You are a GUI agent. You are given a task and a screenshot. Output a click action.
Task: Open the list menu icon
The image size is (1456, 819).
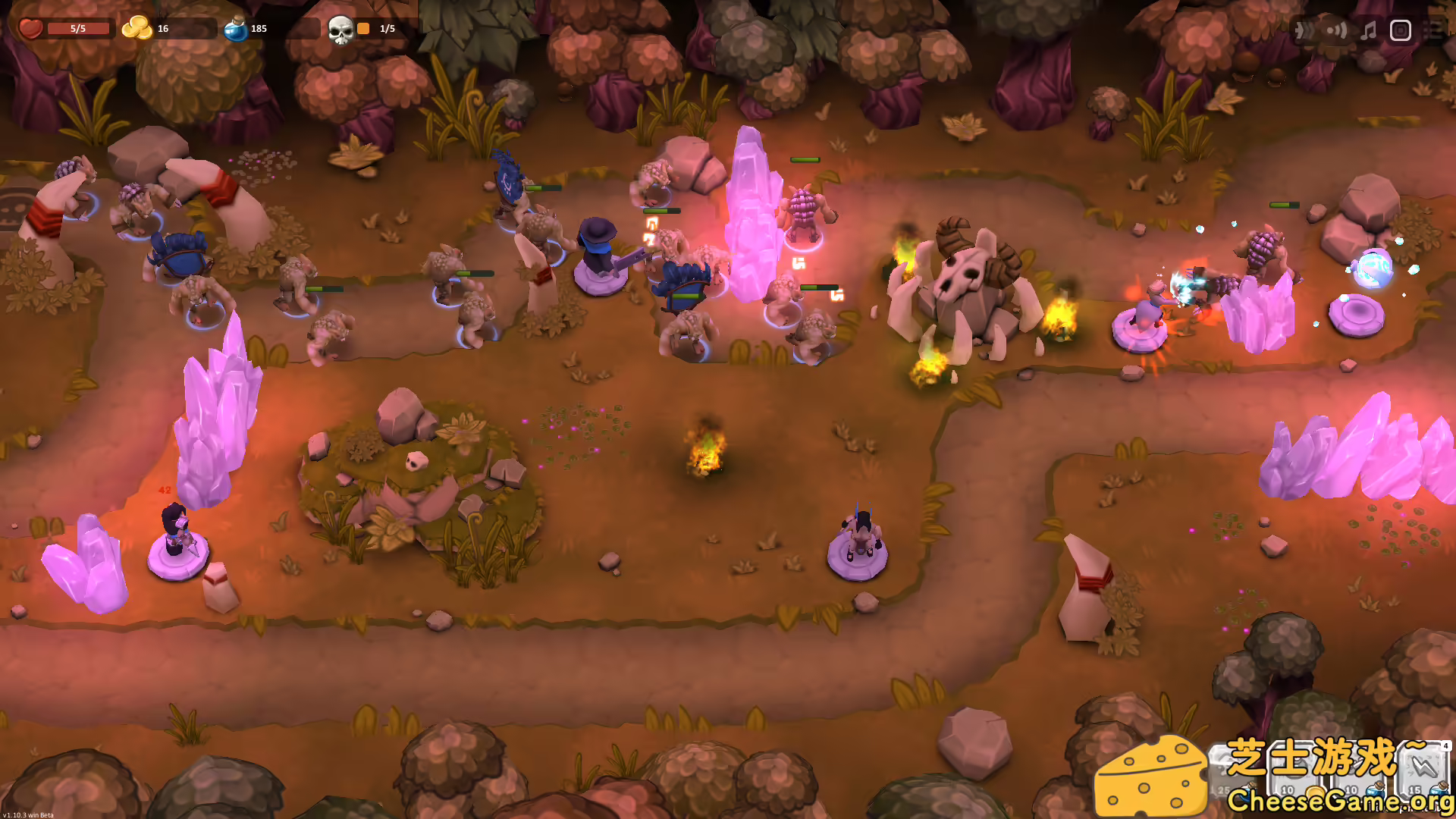(x=1433, y=30)
